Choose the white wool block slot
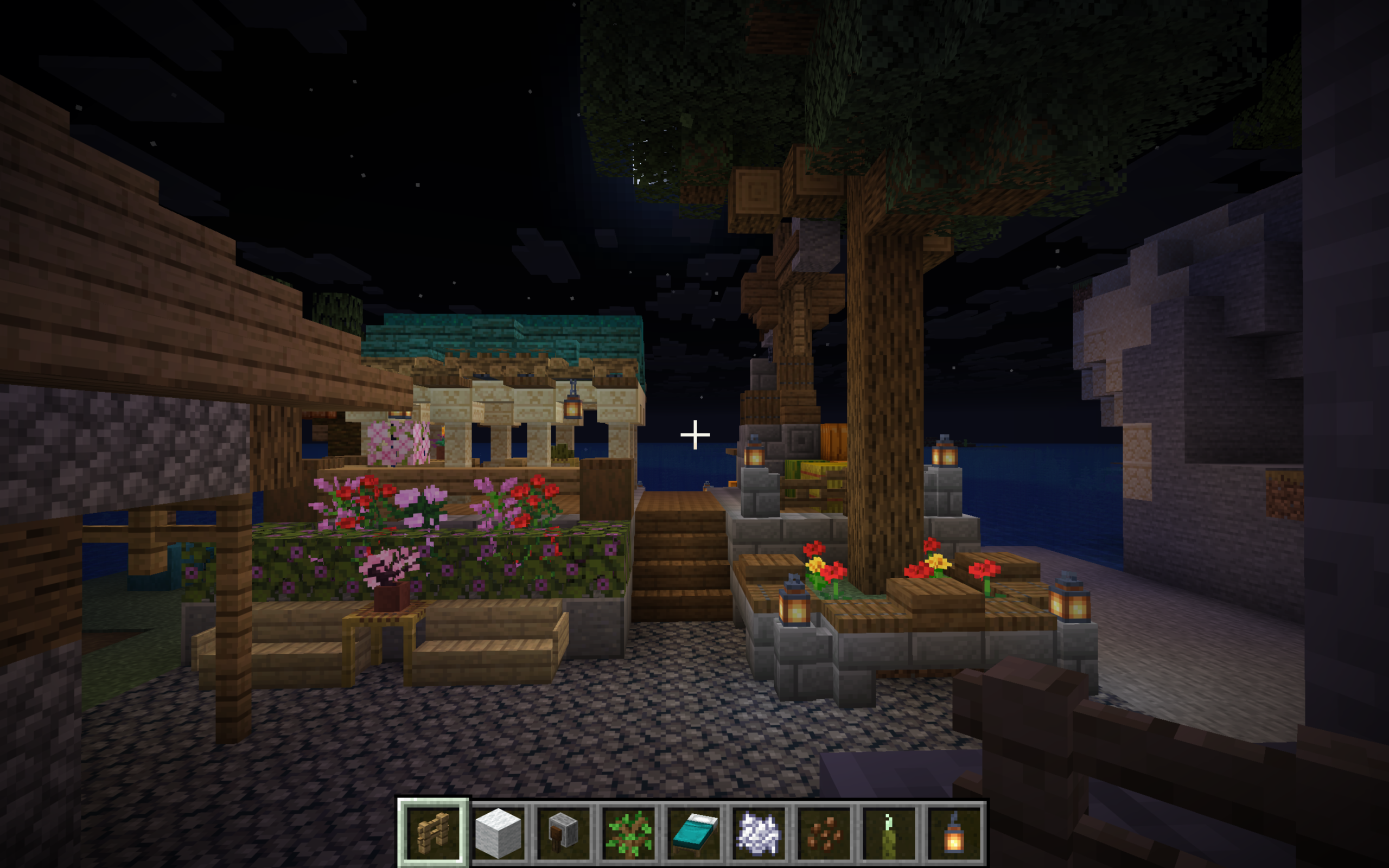The image size is (1389, 868). [x=498, y=832]
